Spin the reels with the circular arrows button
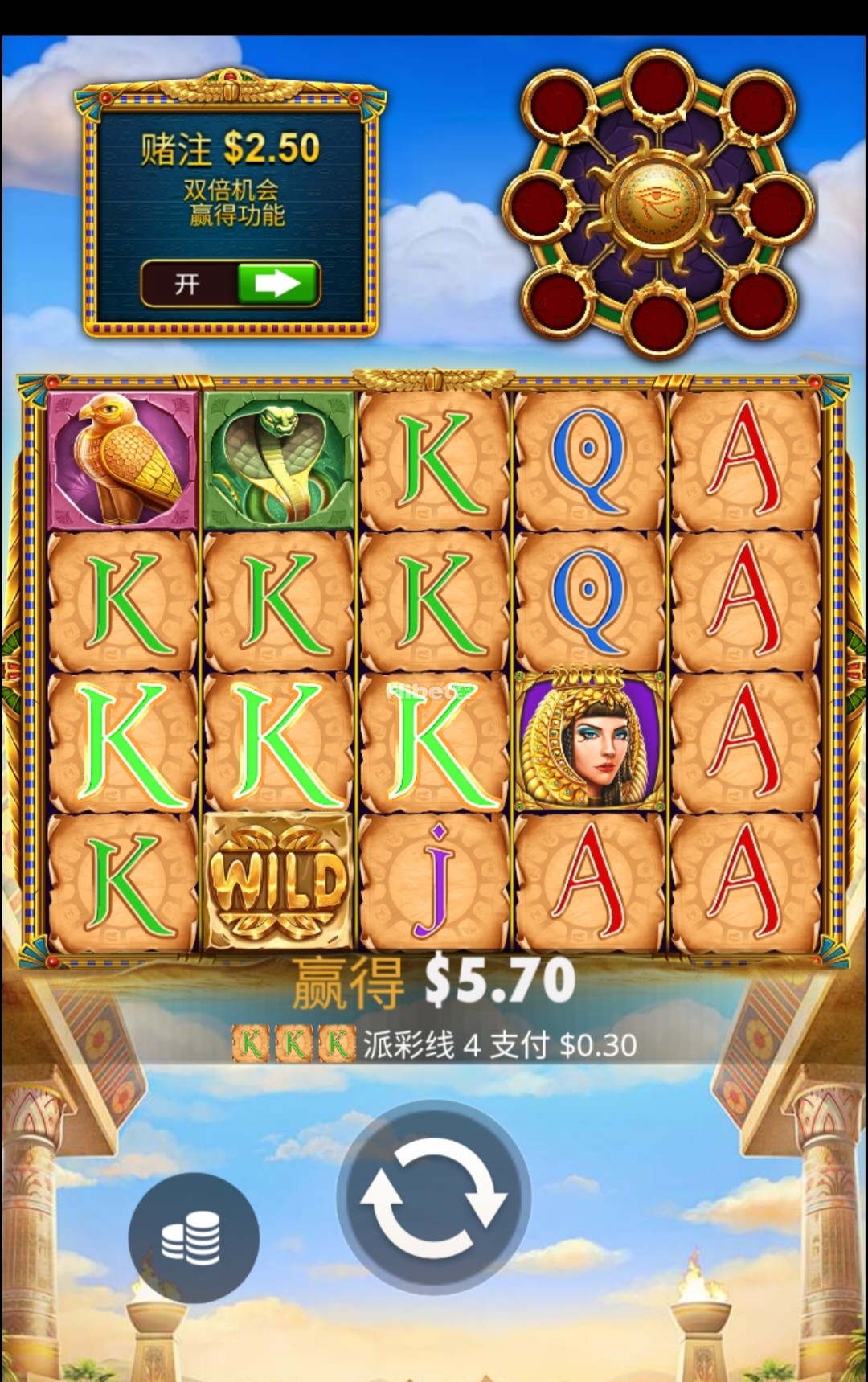Screen dimensions: 868x1382 click(433, 1196)
